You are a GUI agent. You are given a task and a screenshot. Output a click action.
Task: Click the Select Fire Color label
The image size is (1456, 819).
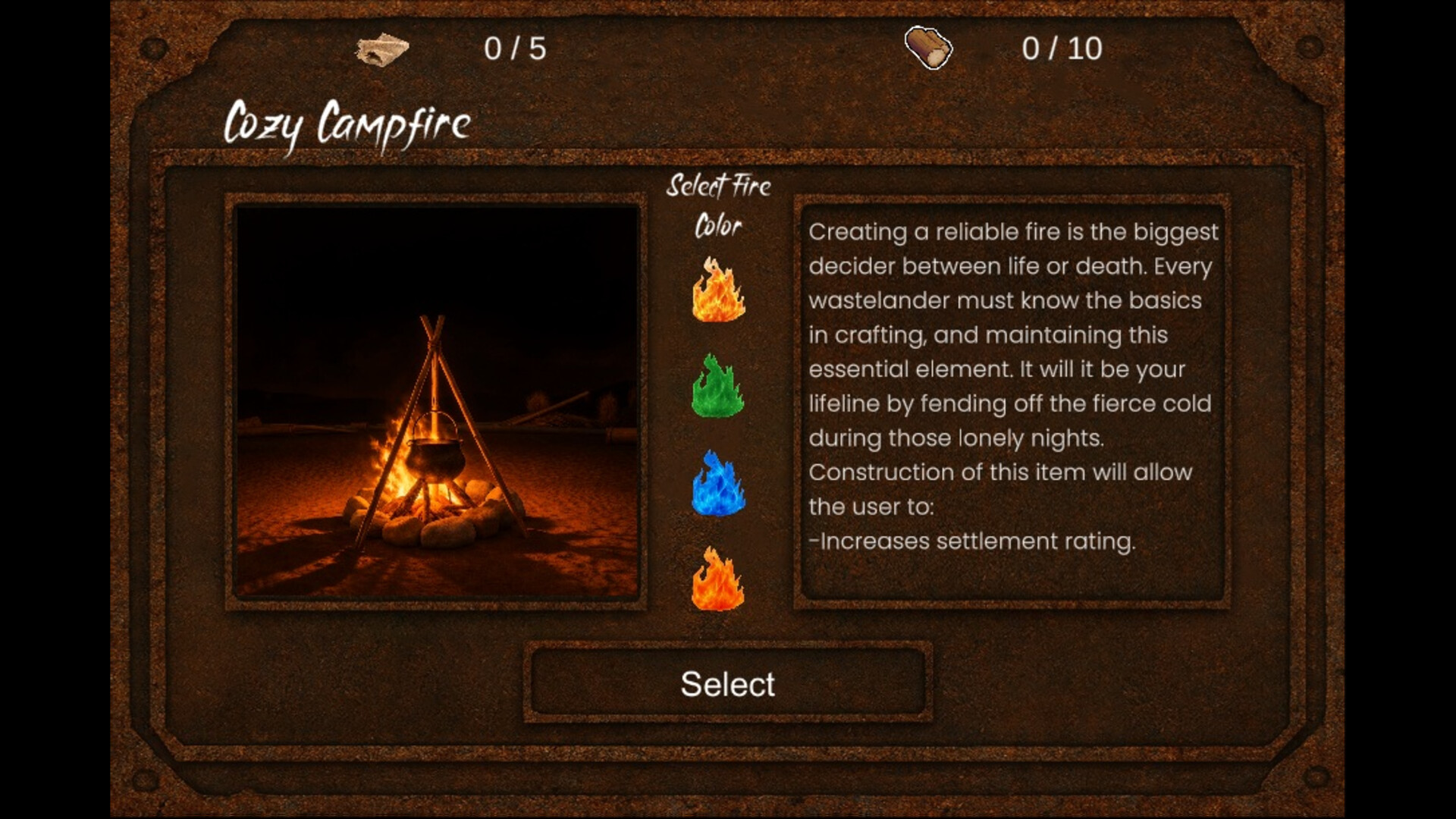(x=717, y=203)
